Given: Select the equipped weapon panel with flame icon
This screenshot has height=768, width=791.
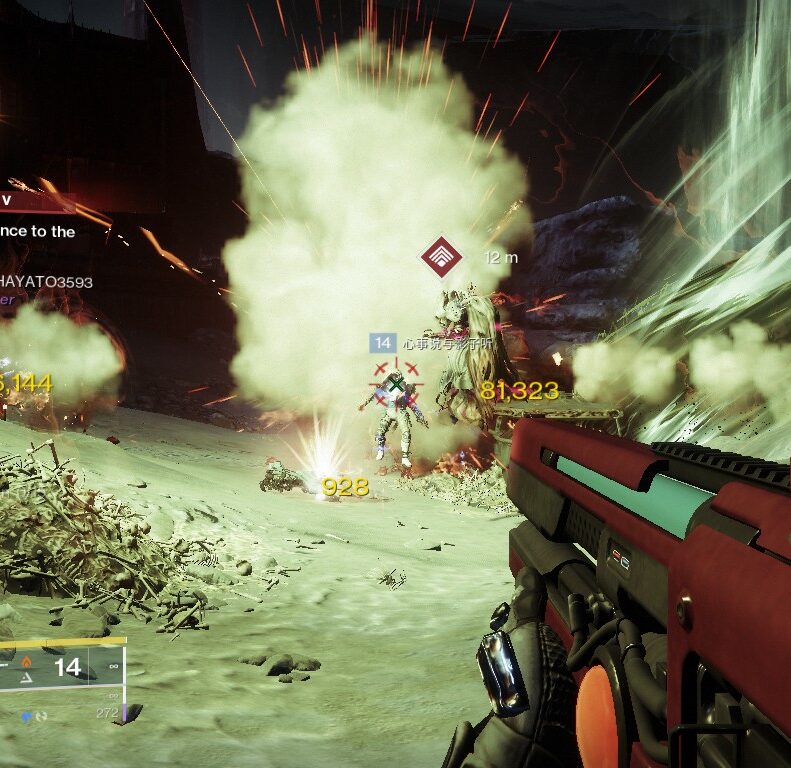Looking at the screenshot, I should click(x=60, y=668).
